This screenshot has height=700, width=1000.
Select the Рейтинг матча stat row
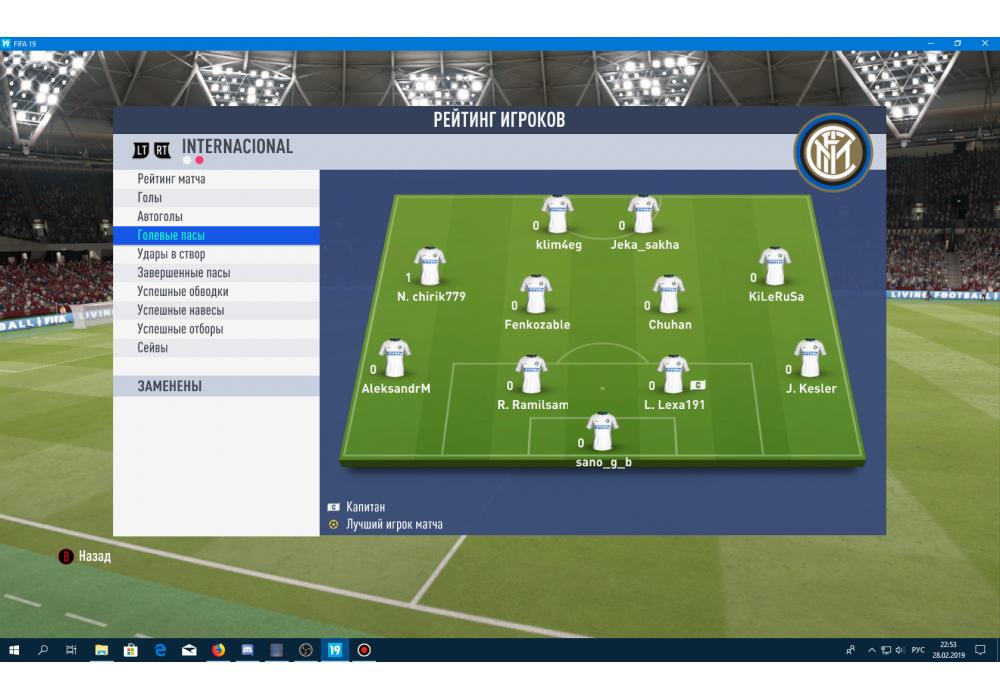172,179
